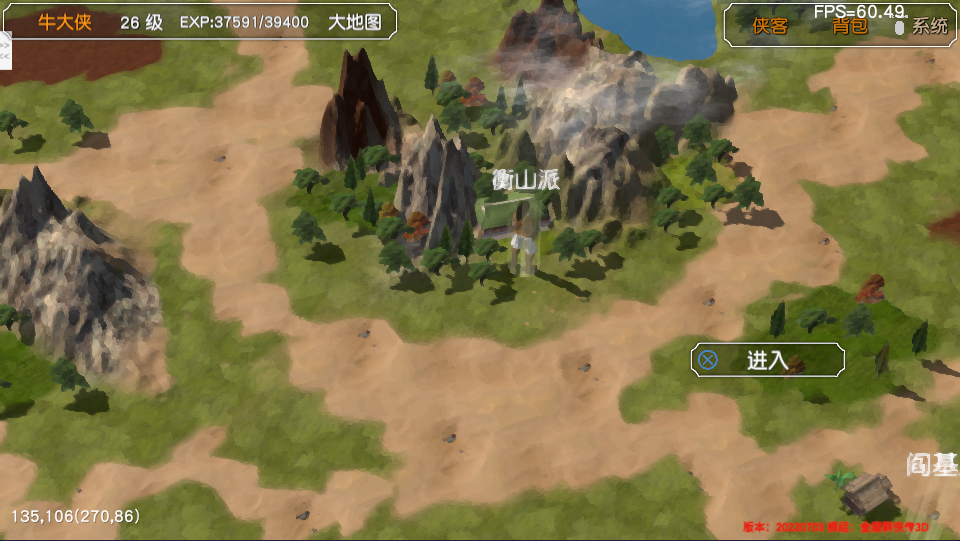The width and height of the screenshot is (960, 541).
Task: Open the 侠客 heroes menu
Action: [x=770, y=27]
